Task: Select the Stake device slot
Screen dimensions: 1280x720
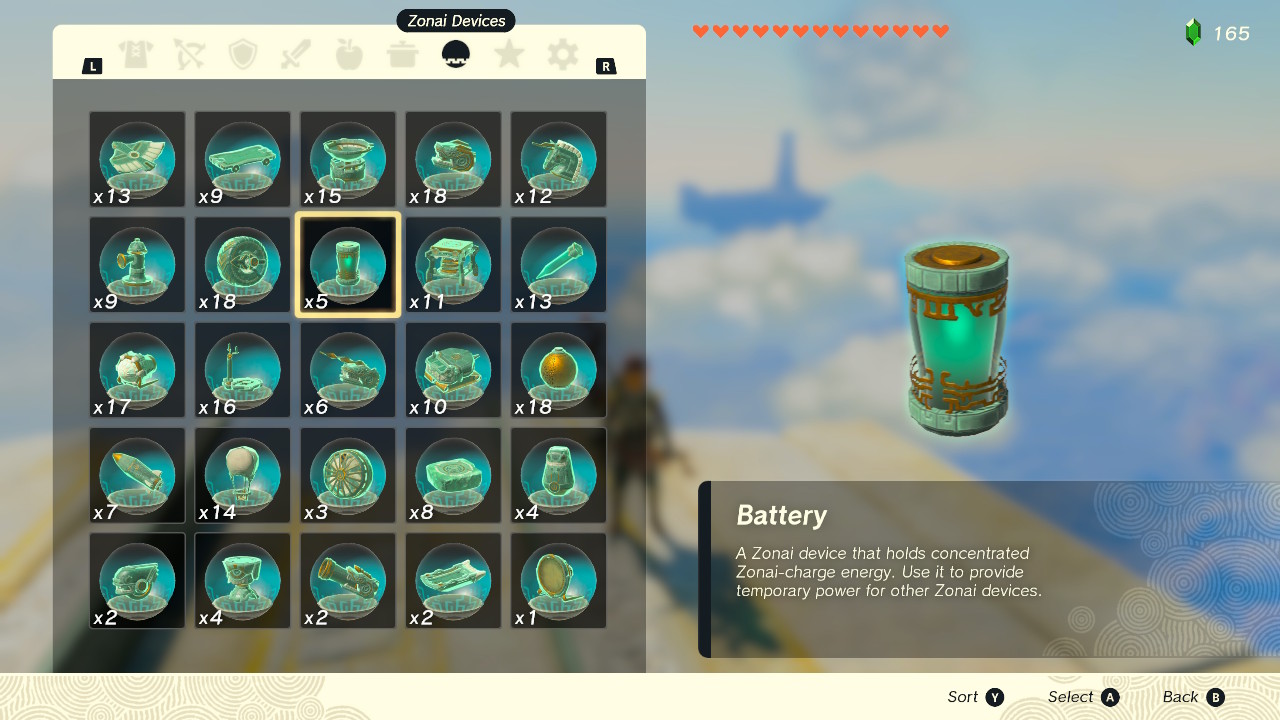Action: (558, 265)
